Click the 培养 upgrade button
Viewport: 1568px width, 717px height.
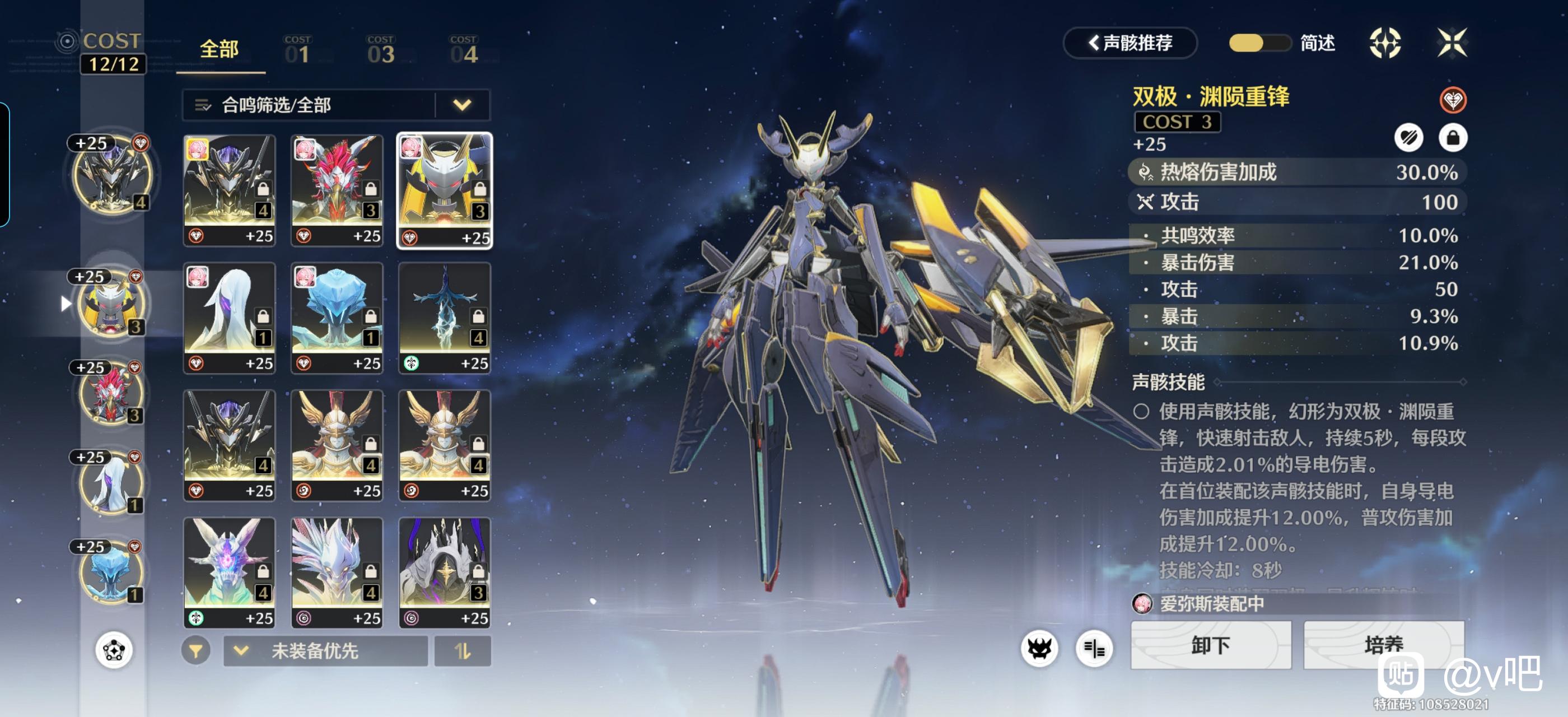pos(1383,645)
